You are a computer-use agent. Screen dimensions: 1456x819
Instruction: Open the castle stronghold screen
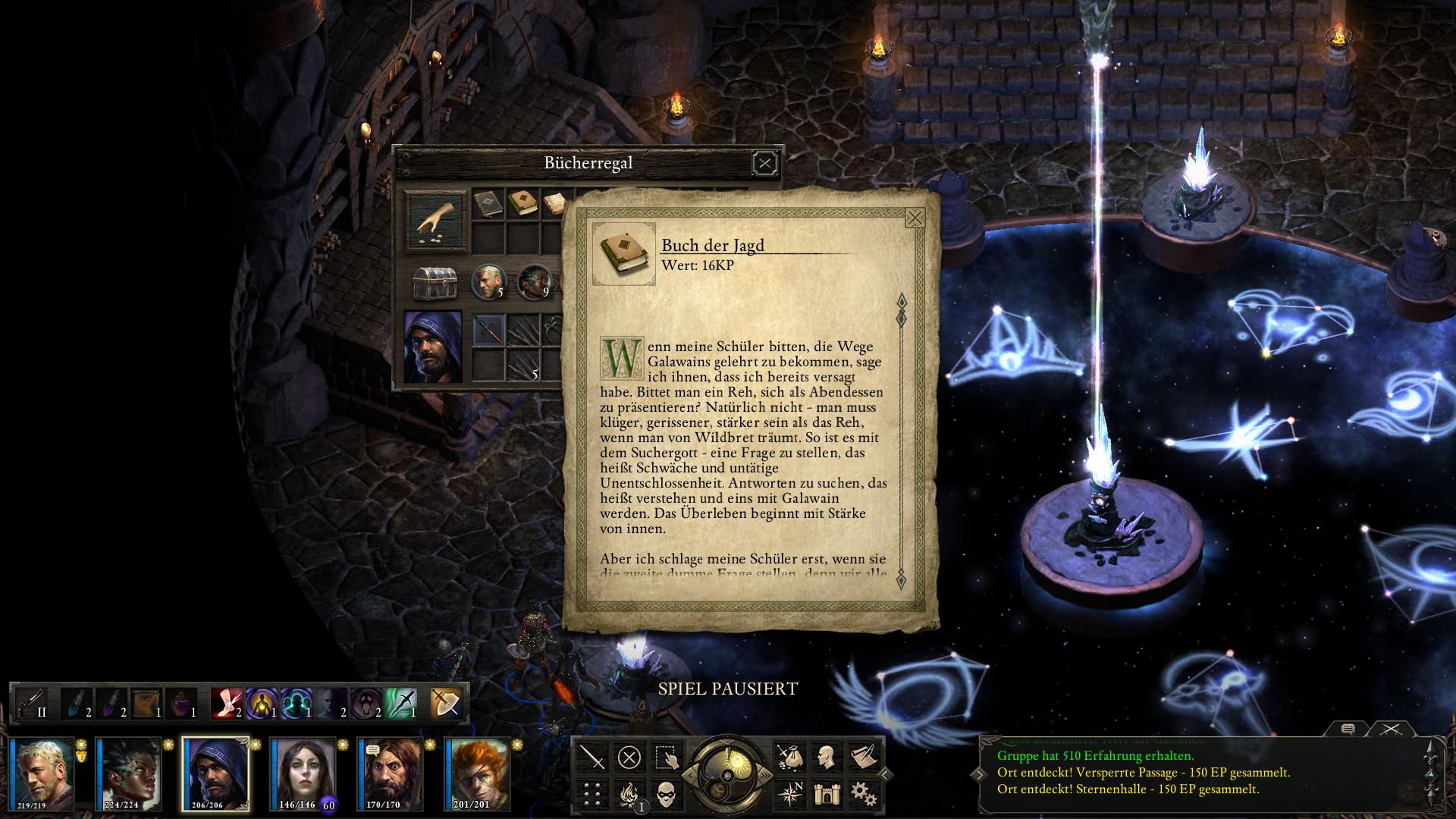827,795
